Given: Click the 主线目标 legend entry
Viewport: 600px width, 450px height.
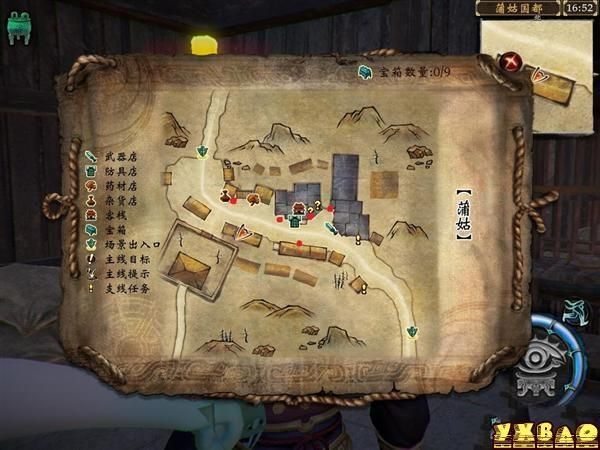Looking at the screenshot, I should 119,259.
